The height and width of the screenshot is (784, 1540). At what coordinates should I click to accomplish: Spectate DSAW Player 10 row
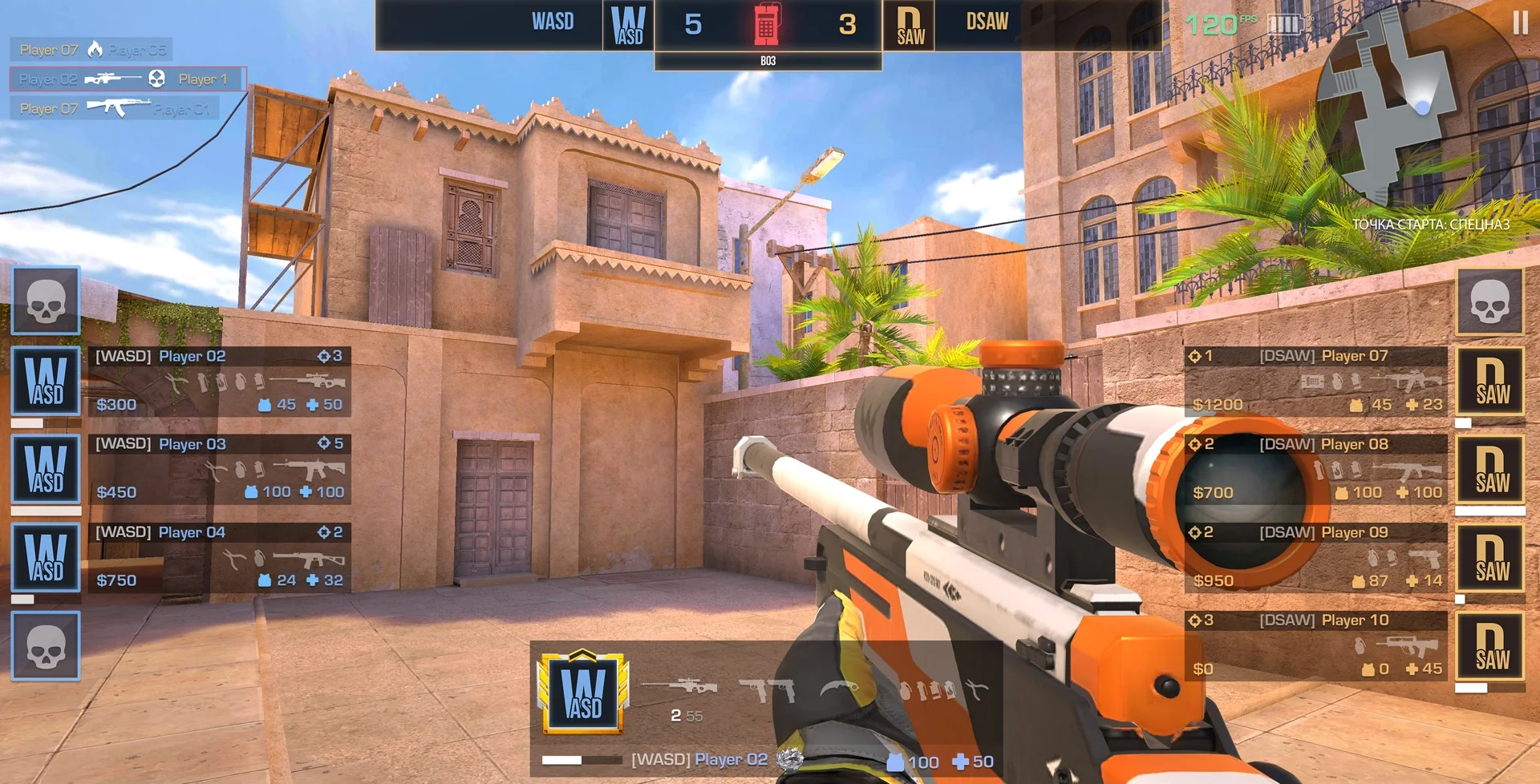1315,645
